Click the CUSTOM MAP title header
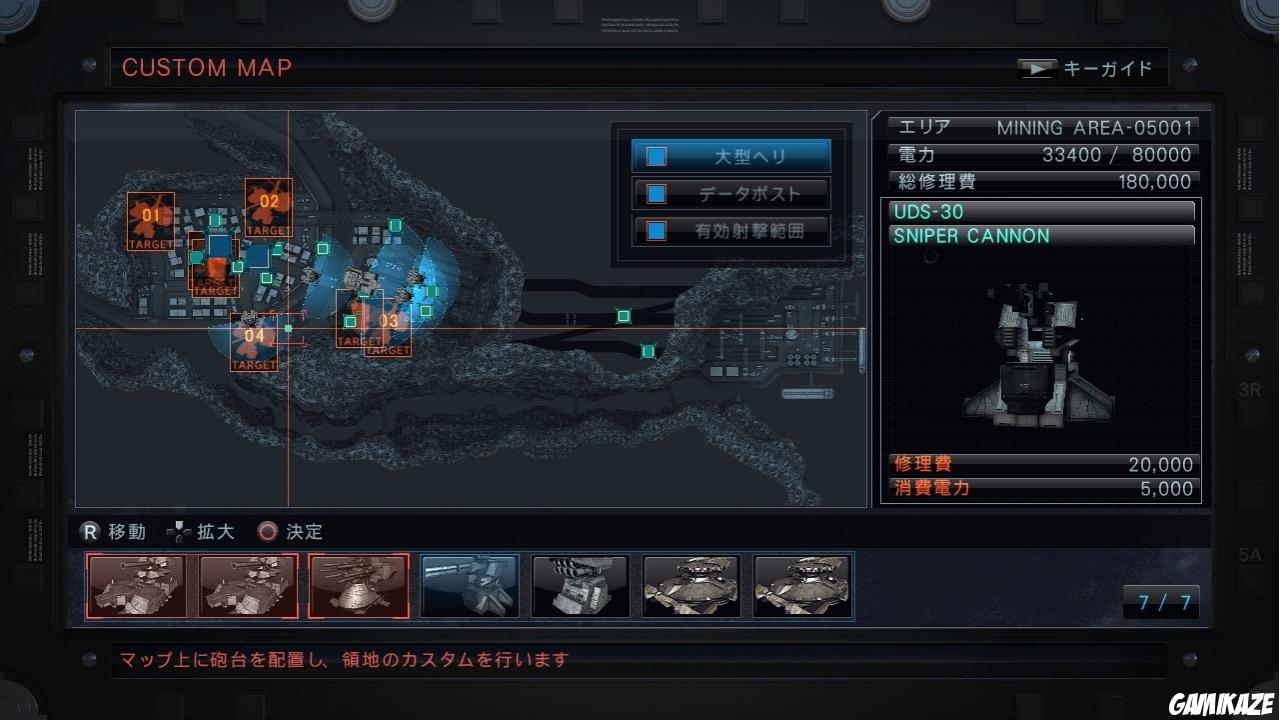This screenshot has height=720, width=1280. (x=206, y=68)
